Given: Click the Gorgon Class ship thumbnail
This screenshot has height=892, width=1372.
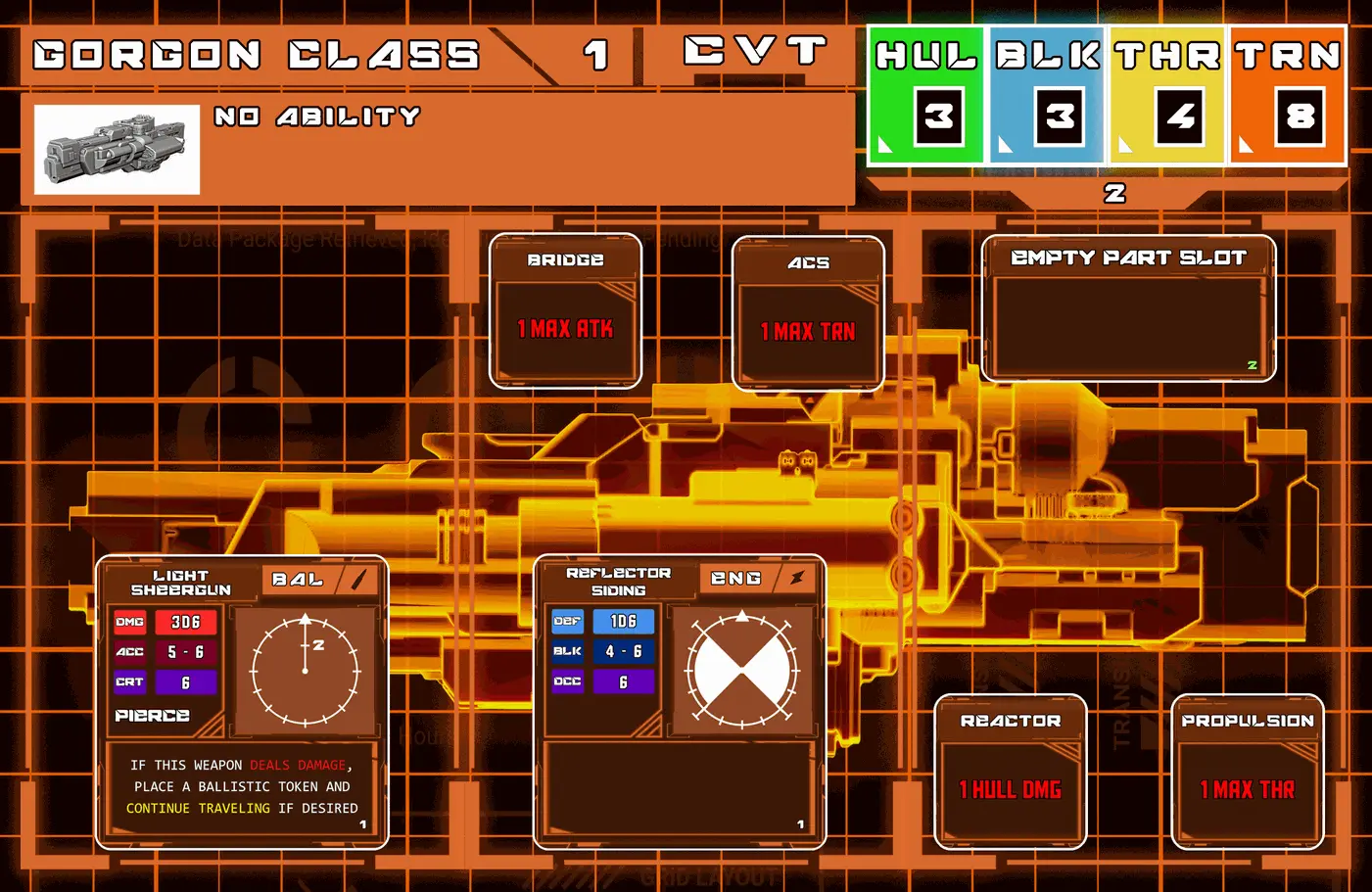Looking at the screenshot, I should tap(117, 150).
